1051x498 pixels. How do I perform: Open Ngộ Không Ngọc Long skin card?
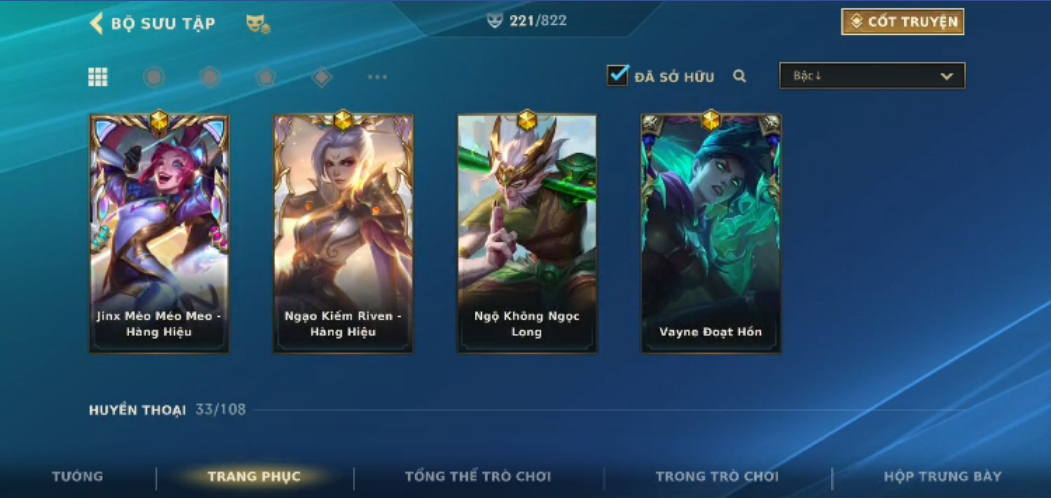point(527,233)
